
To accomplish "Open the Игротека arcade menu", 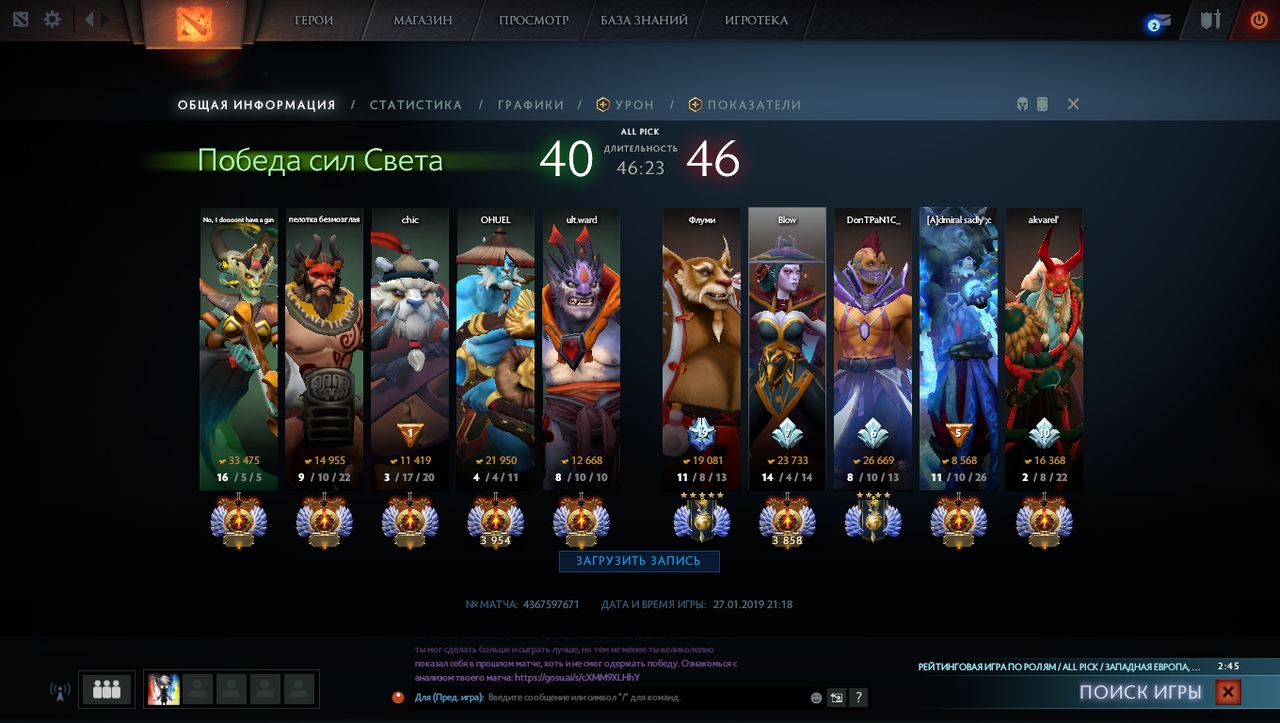I will click(756, 20).
